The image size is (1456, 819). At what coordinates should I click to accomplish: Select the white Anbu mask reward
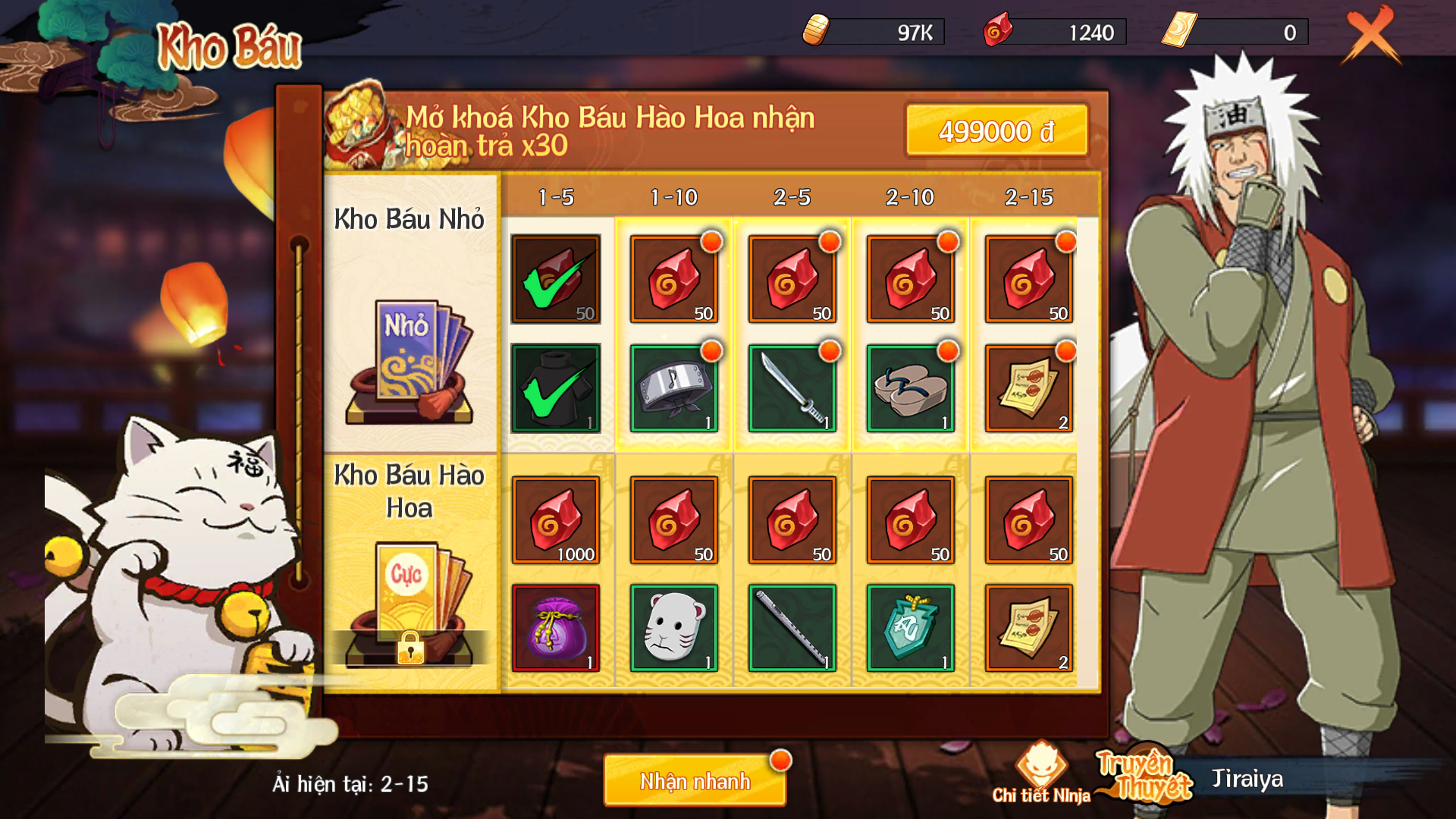pos(673,628)
